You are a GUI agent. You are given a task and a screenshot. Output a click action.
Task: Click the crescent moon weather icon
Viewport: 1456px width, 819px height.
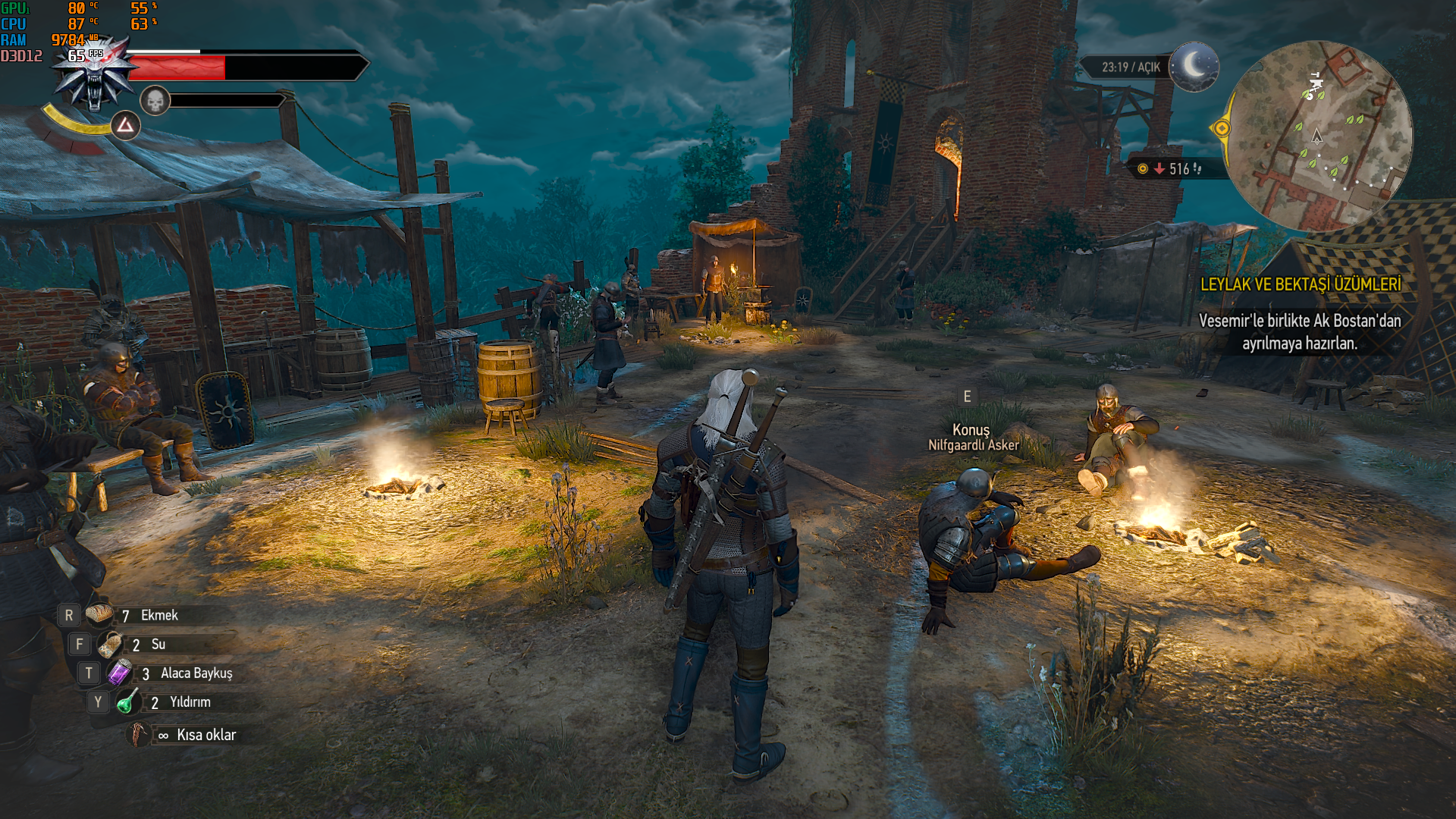(x=1194, y=67)
